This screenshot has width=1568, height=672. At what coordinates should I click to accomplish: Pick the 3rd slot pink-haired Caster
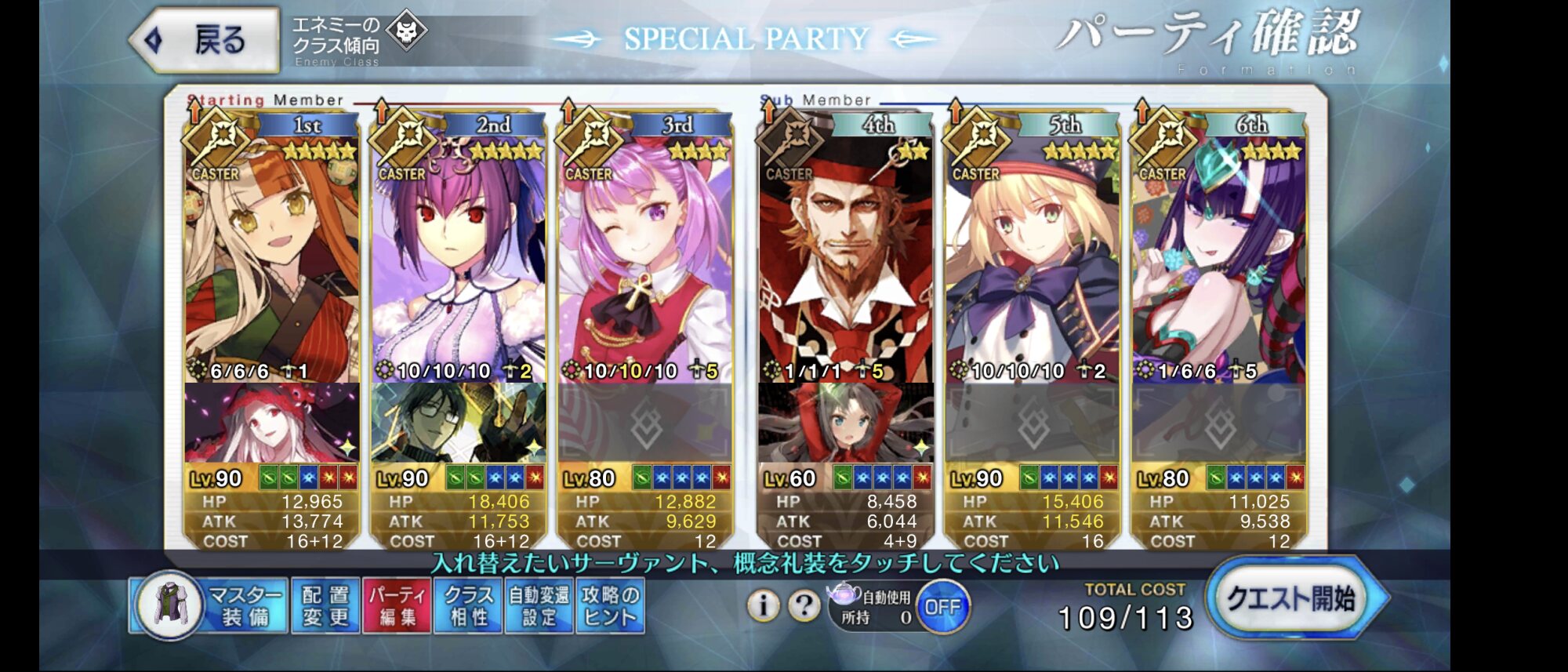click(645, 259)
